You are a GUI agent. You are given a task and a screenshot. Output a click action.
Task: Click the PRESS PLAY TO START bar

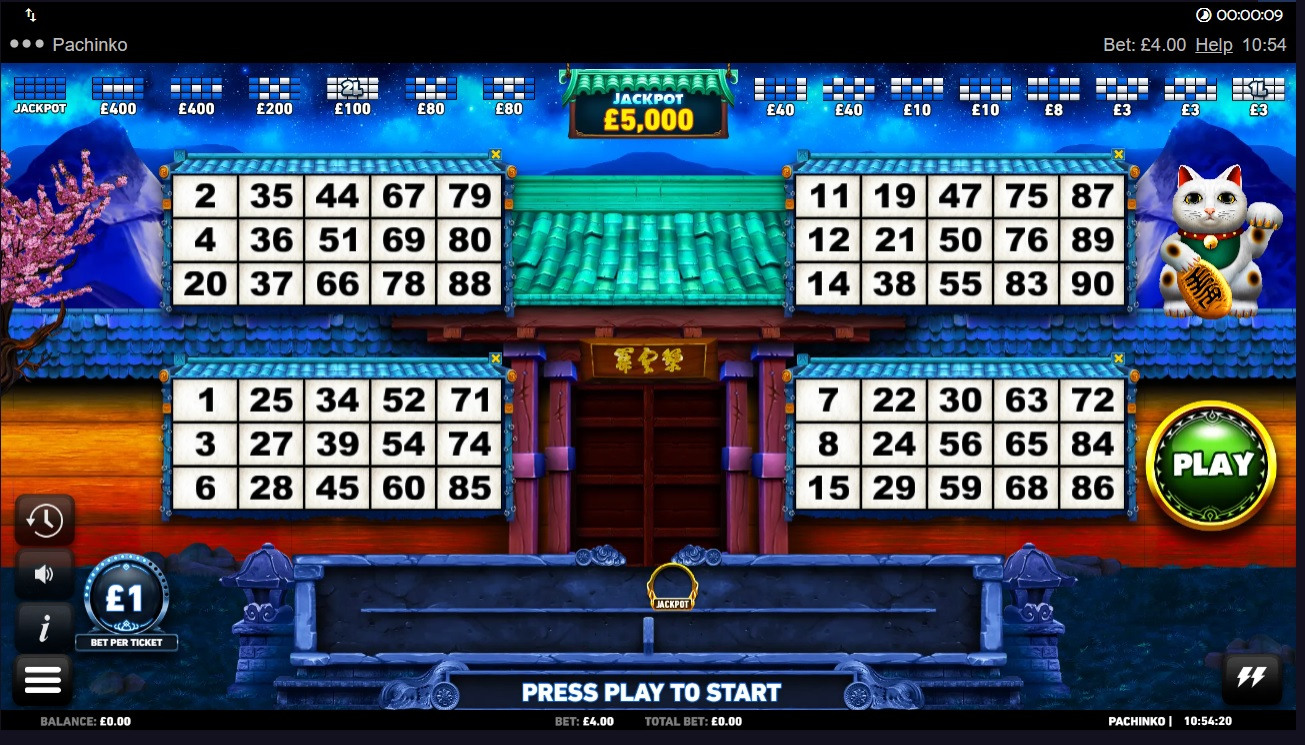point(652,691)
